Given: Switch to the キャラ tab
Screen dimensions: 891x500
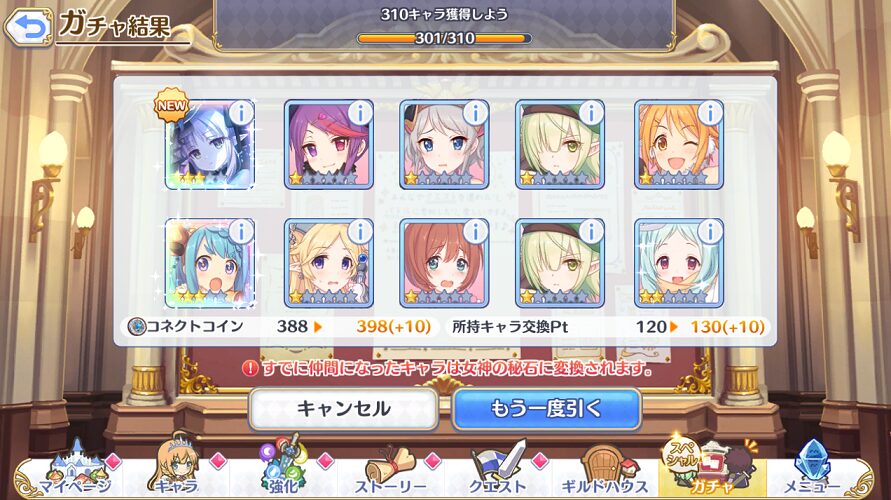Looking at the screenshot, I should [x=176, y=472].
